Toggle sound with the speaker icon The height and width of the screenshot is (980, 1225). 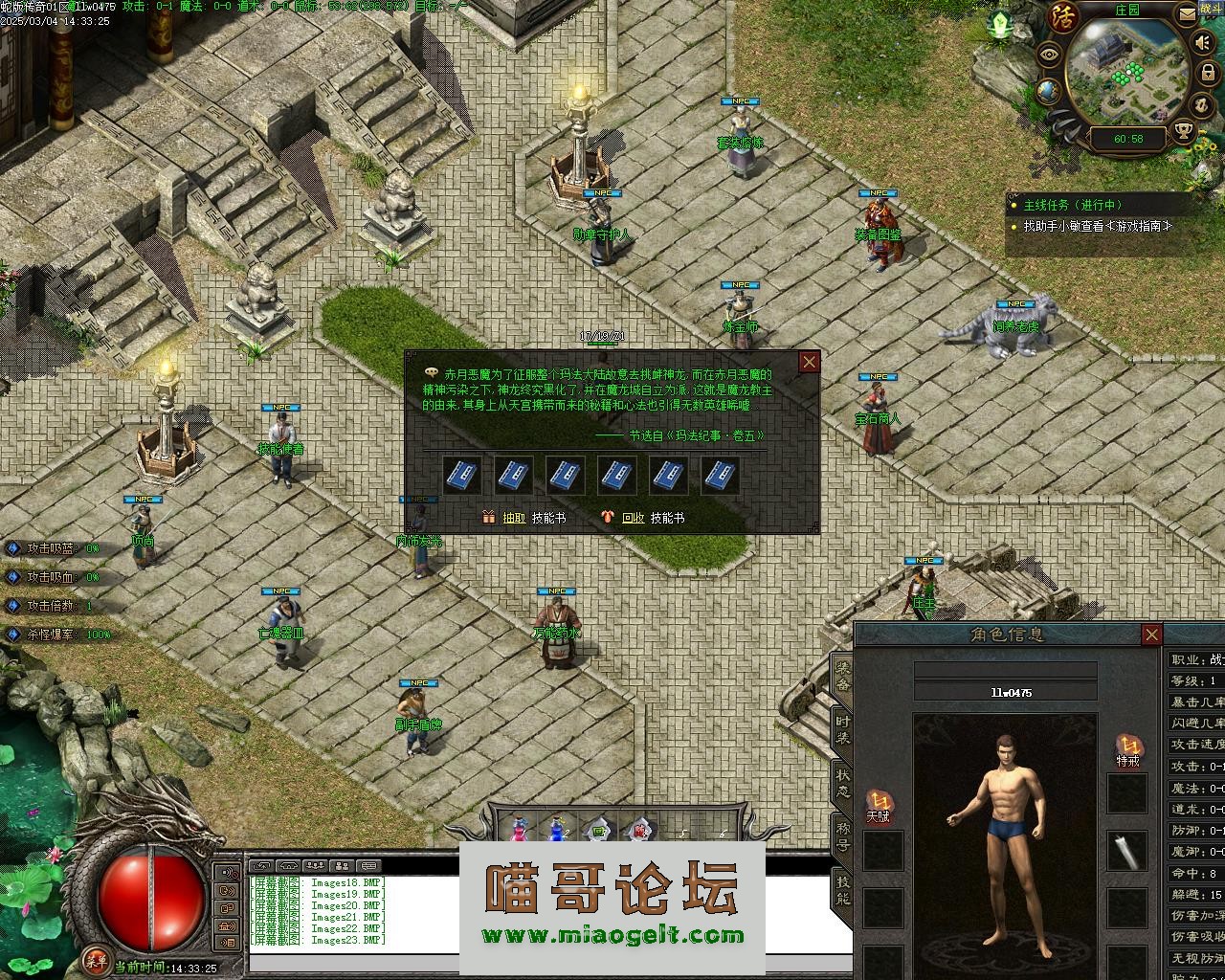1201,43
